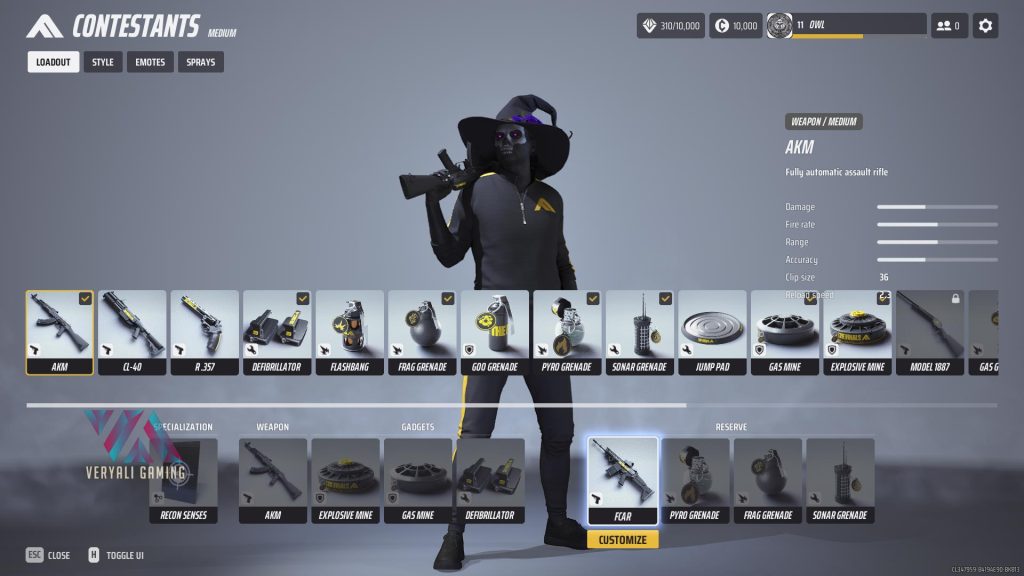Customize the selected FCAR weapon
This screenshot has height=576, width=1024.
(x=623, y=540)
